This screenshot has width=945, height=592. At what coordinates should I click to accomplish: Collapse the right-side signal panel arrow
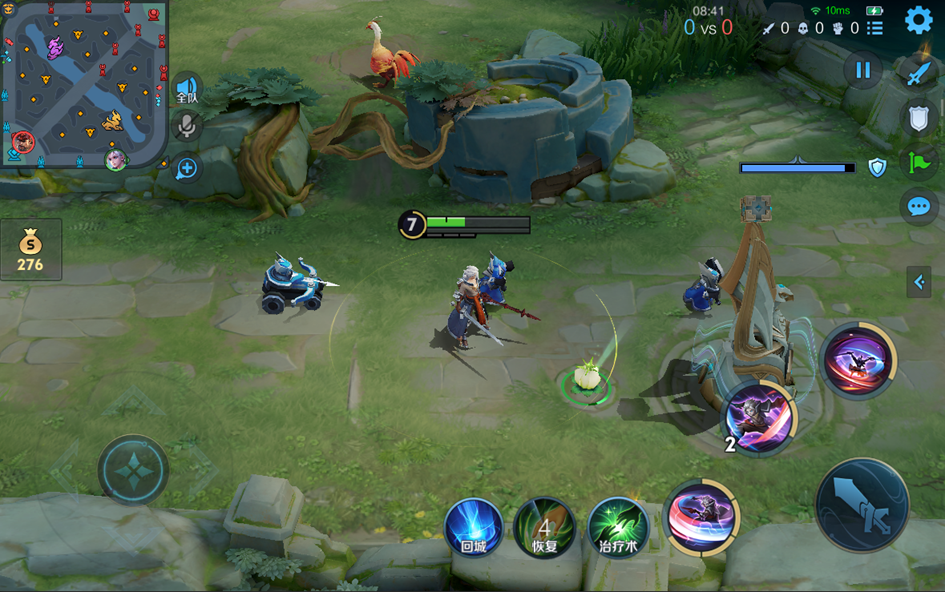click(919, 282)
